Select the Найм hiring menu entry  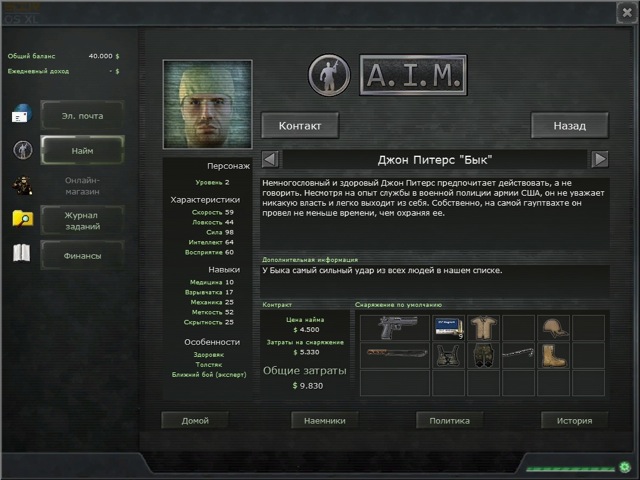[82, 151]
